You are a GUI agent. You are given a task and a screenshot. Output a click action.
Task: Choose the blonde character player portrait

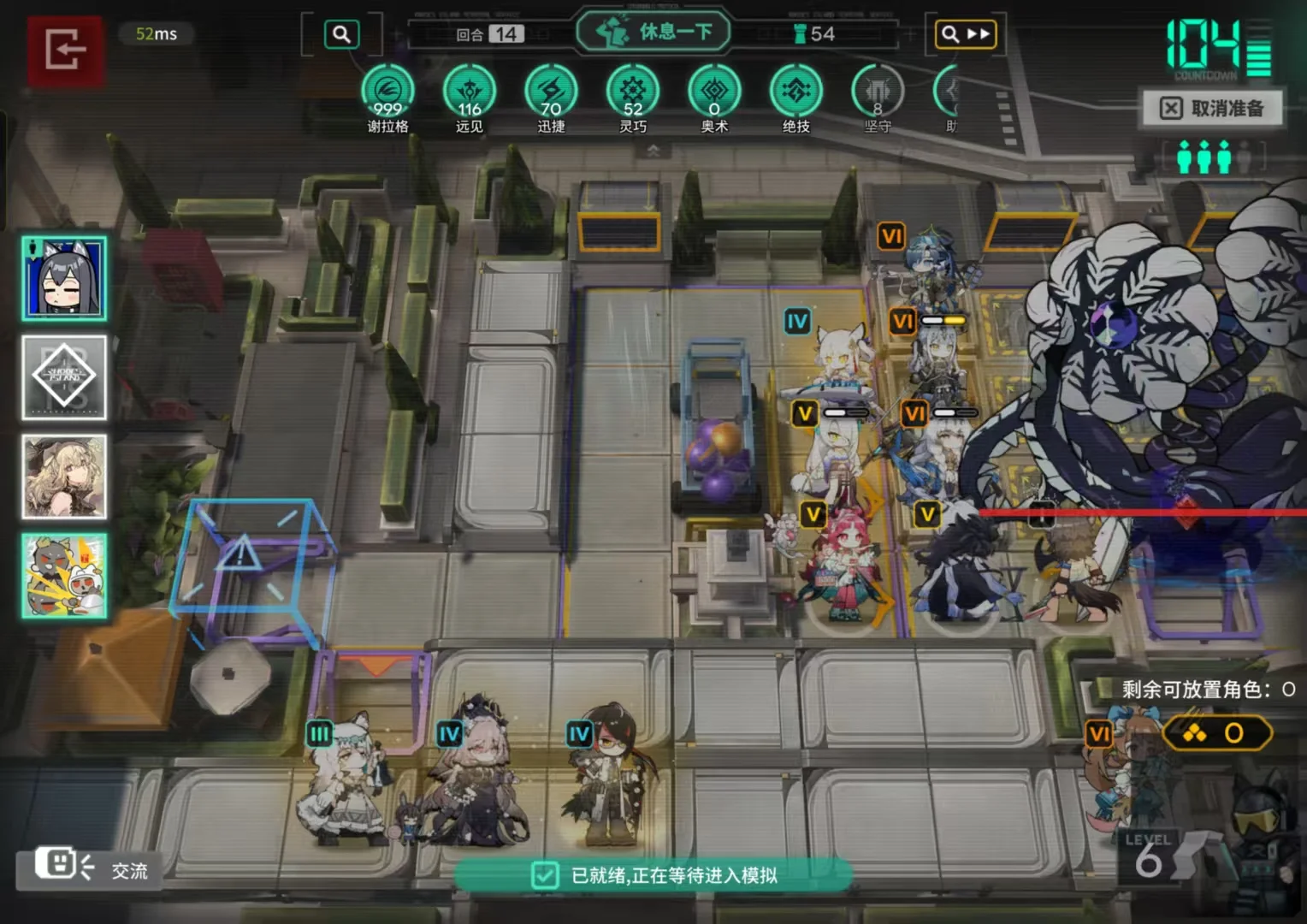[x=64, y=477]
